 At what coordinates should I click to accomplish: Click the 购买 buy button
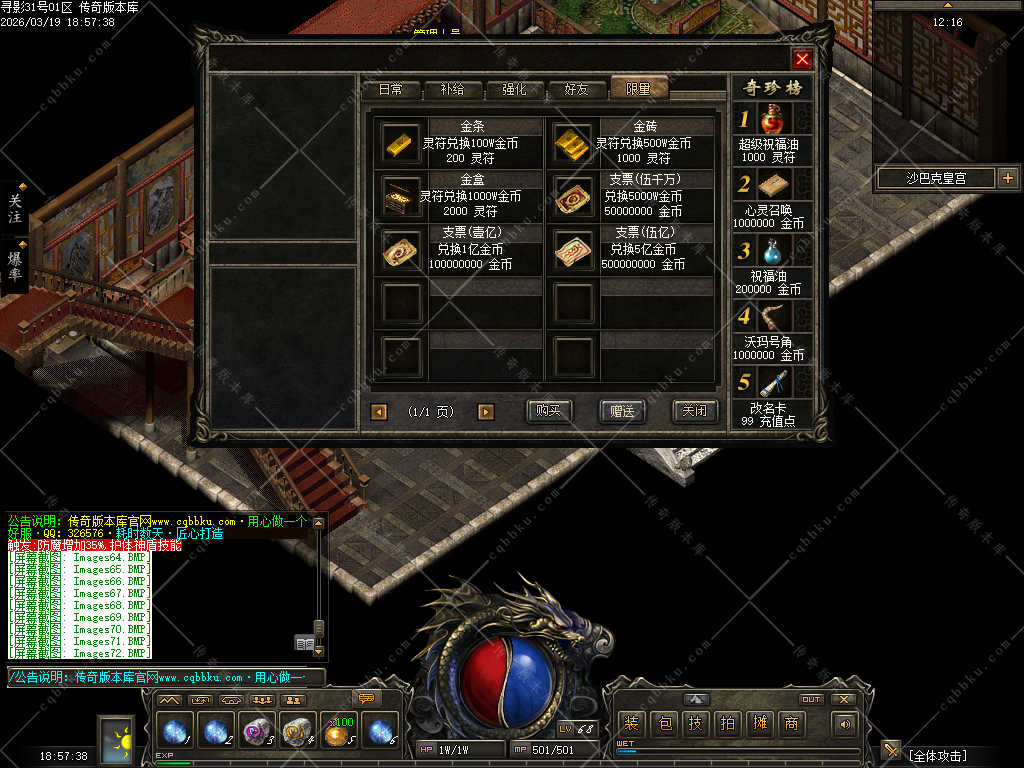(x=549, y=411)
